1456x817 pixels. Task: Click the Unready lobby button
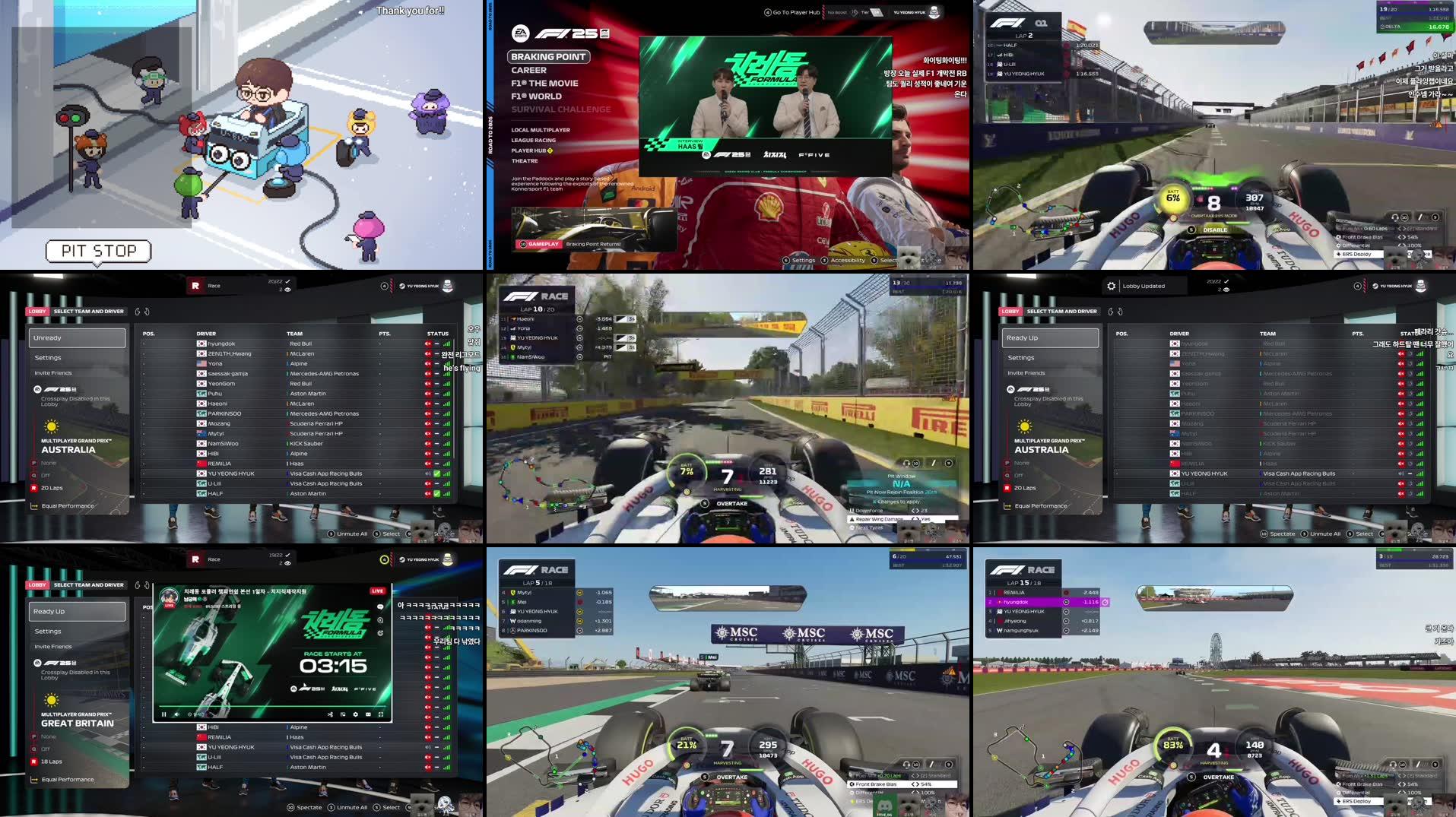pyautogui.click(x=78, y=337)
